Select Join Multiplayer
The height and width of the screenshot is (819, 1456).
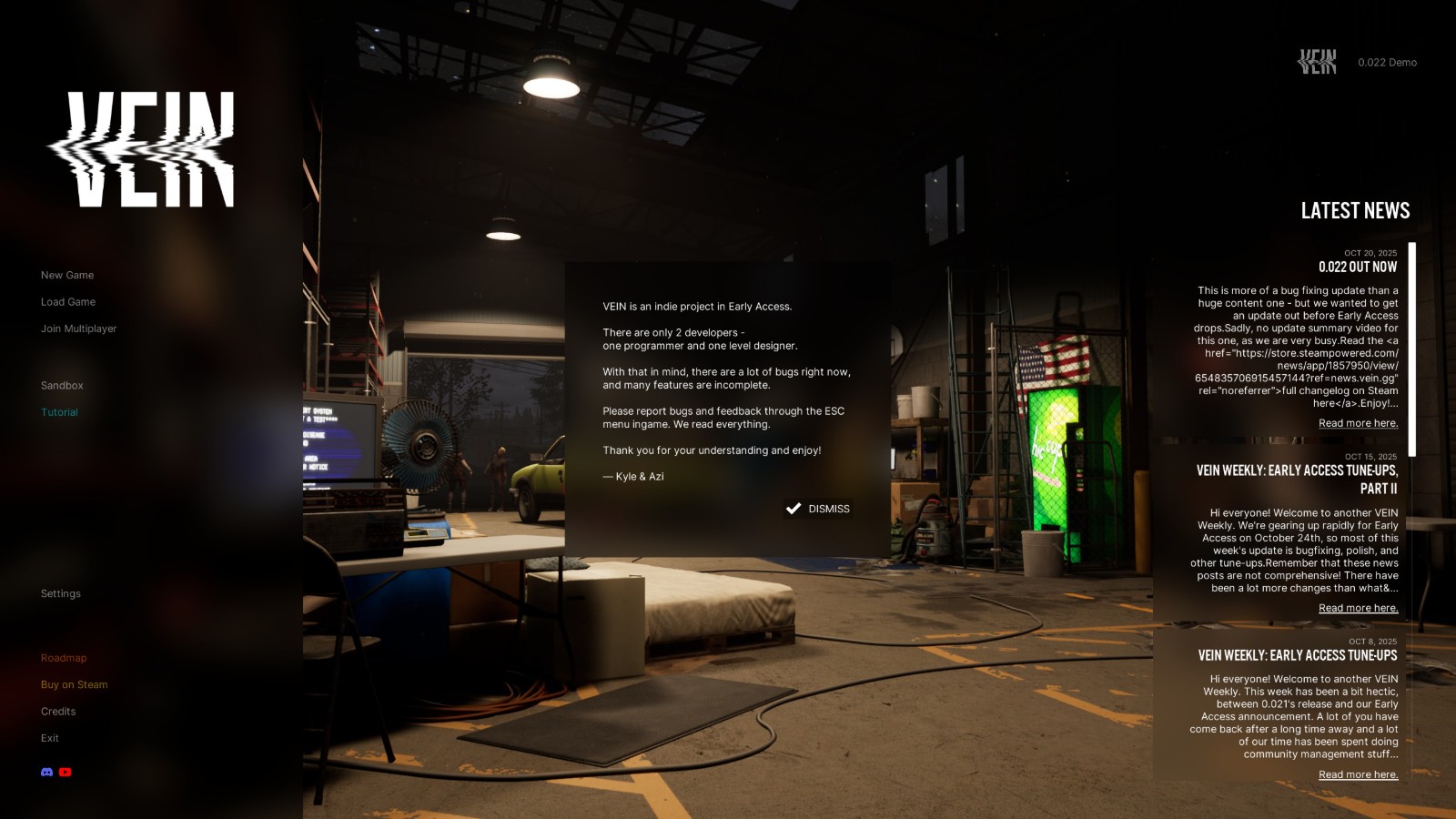pyautogui.click(x=78, y=329)
